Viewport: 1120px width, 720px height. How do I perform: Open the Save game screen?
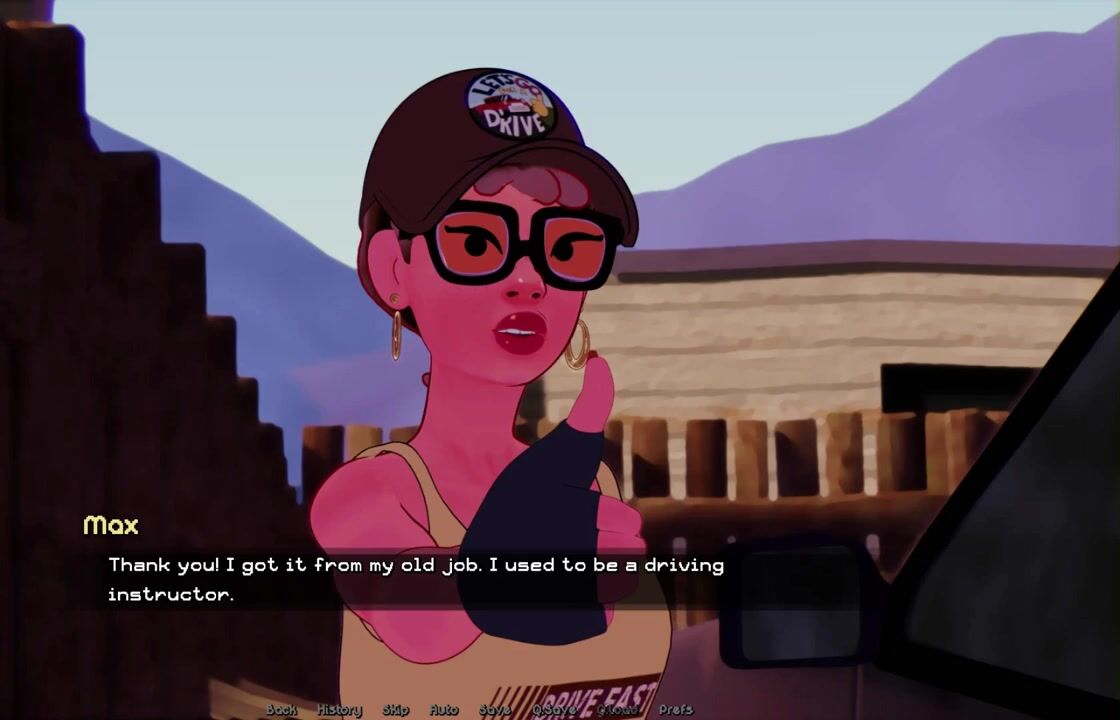pyautogui.click(x=495, y=709)
